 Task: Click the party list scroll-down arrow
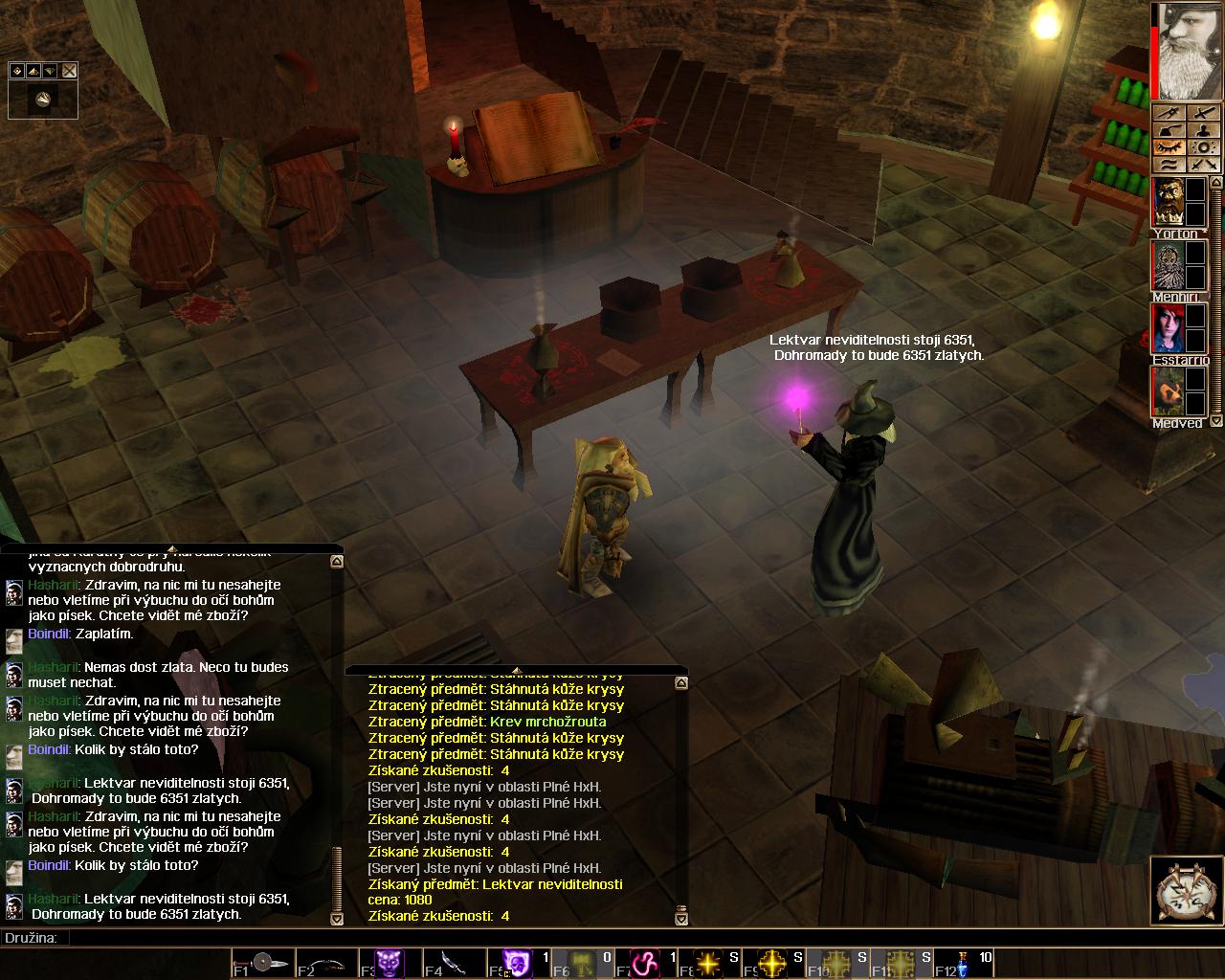[x=1216, y=420]
